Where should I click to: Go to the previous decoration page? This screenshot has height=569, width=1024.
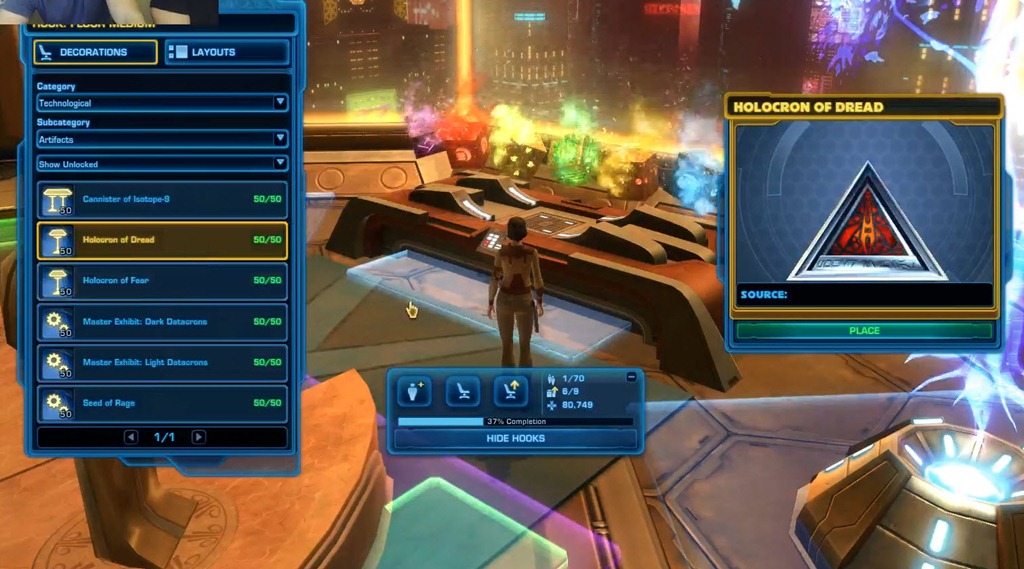[x=130, y=437]
